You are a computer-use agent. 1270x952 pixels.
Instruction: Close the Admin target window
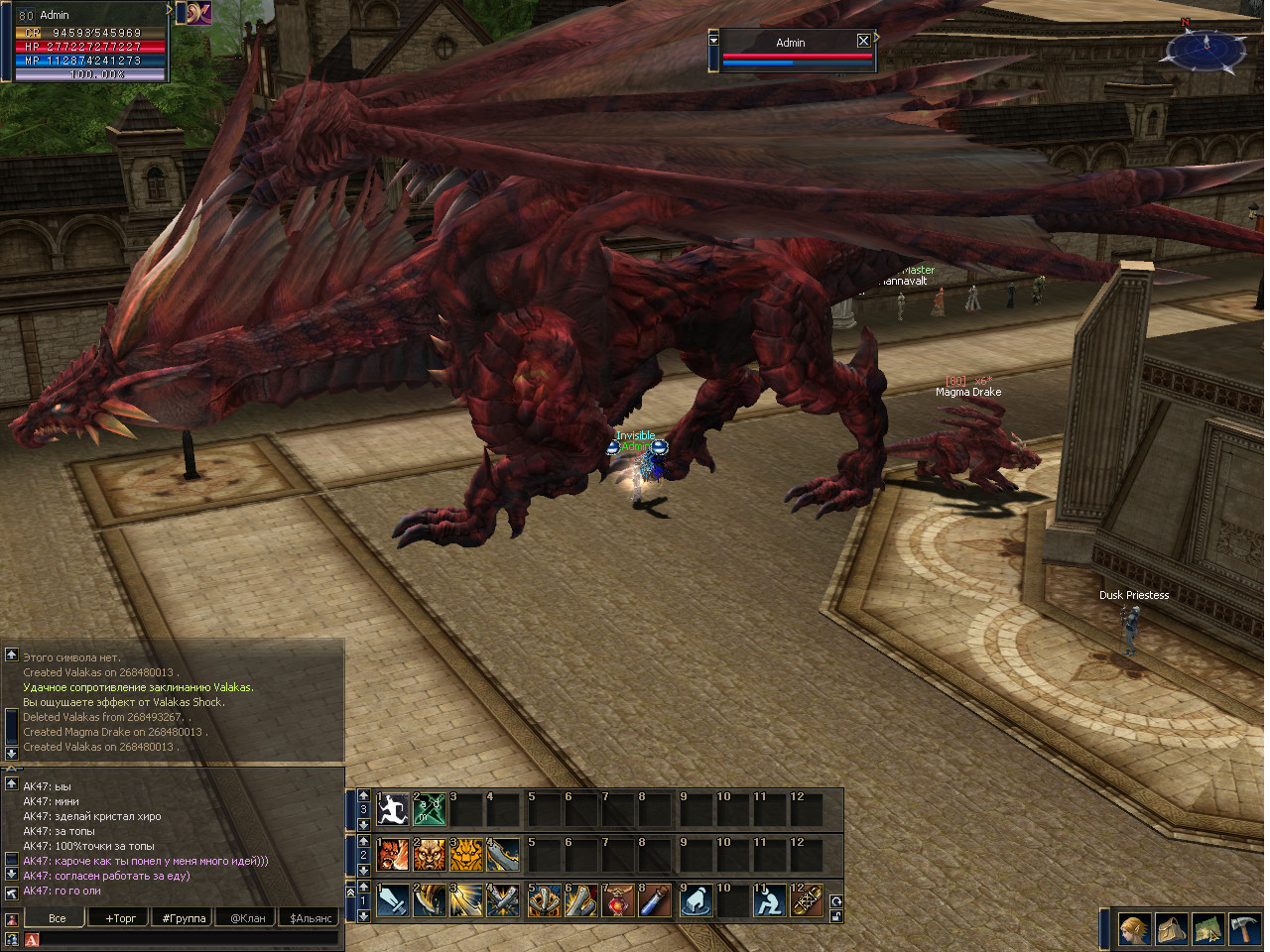(863, 41)
